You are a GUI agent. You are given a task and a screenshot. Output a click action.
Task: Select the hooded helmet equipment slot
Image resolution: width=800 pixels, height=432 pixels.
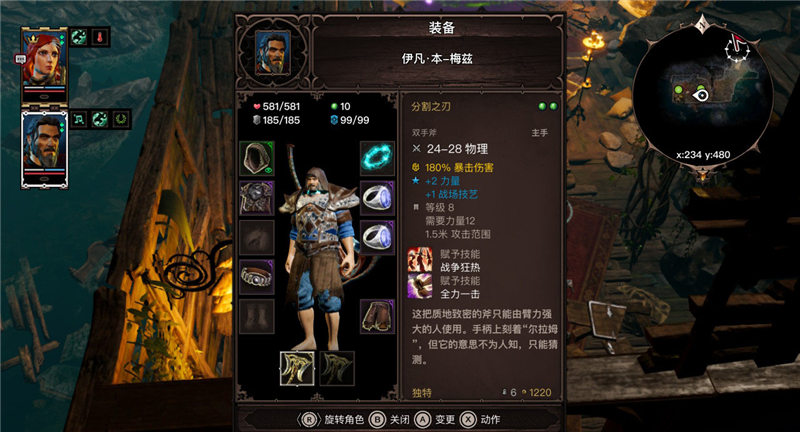click(x=257, y=158)
